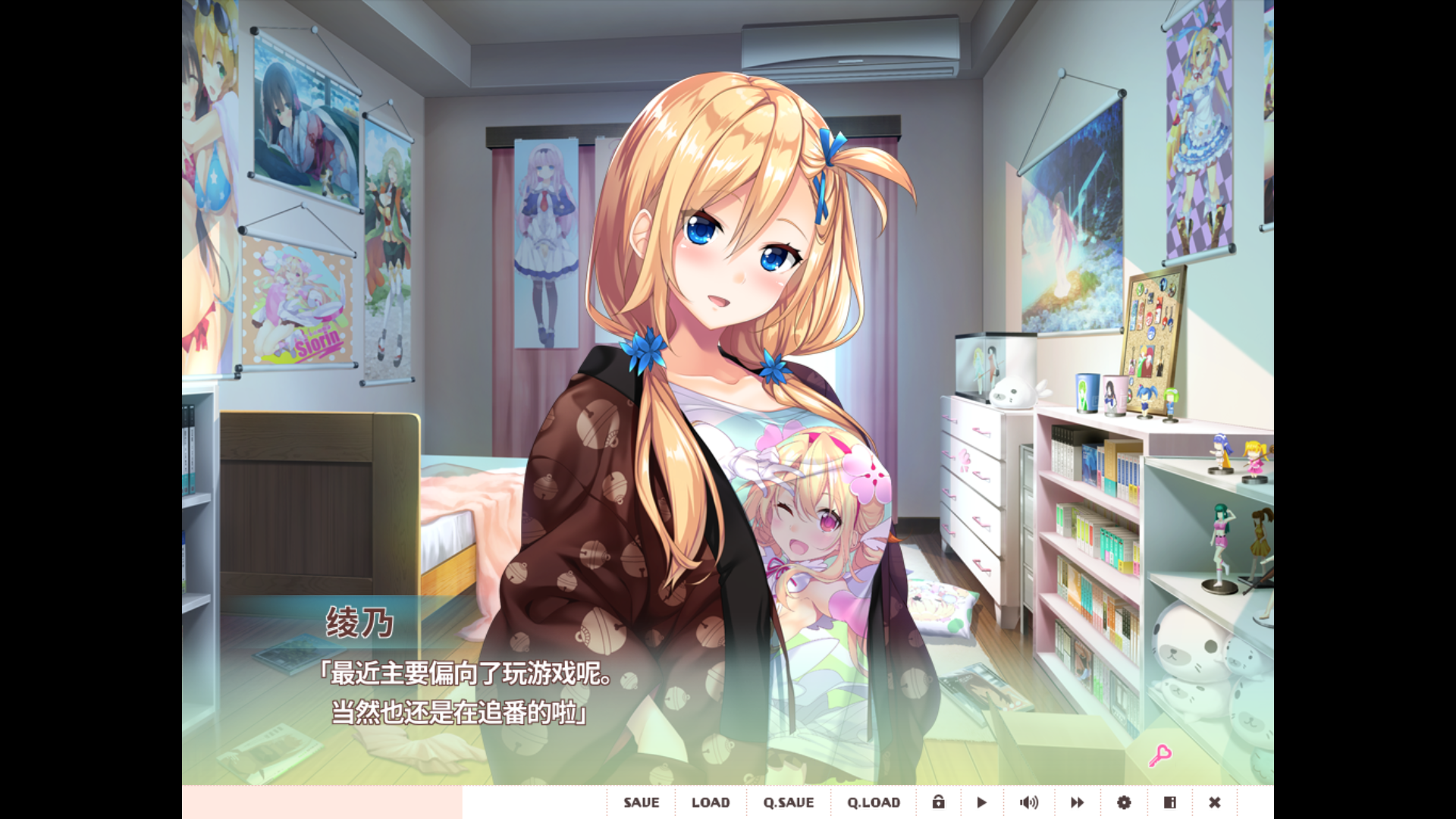
Task: Open the message backlog icon
Action: 1169,802
